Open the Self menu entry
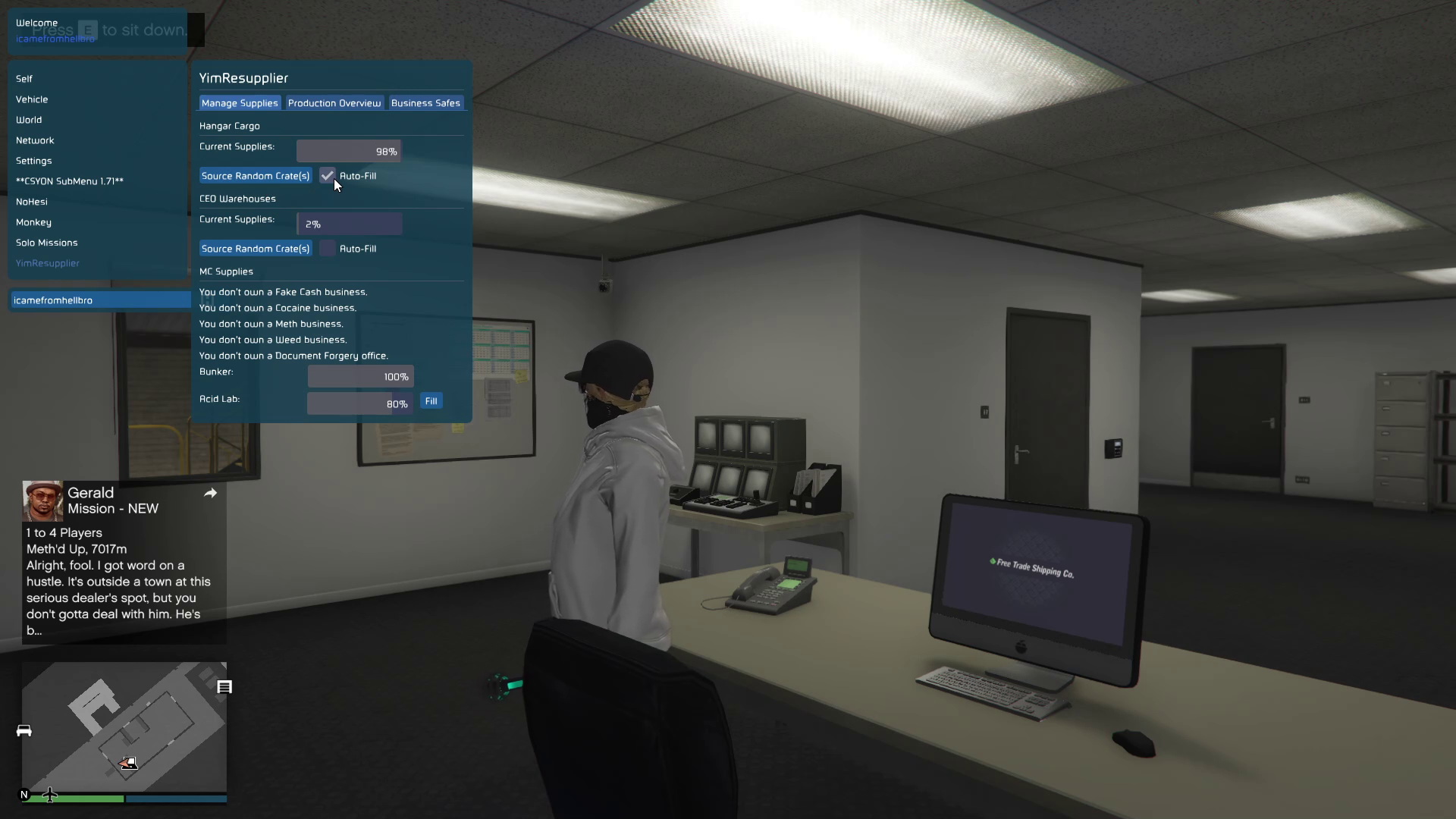Image resolution: width=1456 pixels, height=819 pixels. click(x=24, y=79)
